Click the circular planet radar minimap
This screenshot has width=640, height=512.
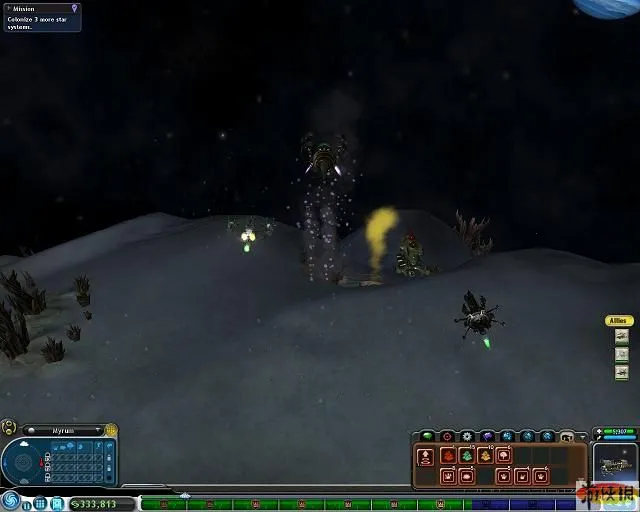[x=21, y=462]
